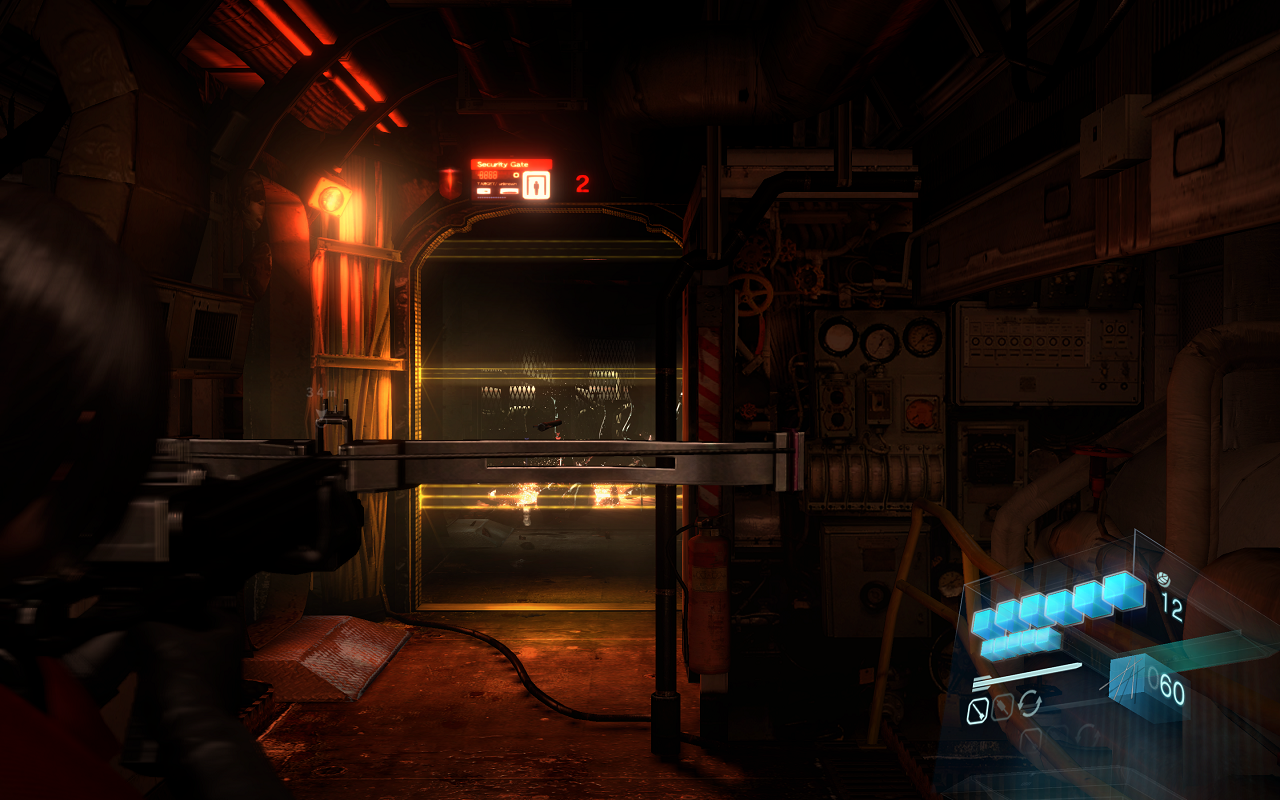Choose the dimmed pipe bomb bolt icon

pyautogui.click(x=1003, y=707)
